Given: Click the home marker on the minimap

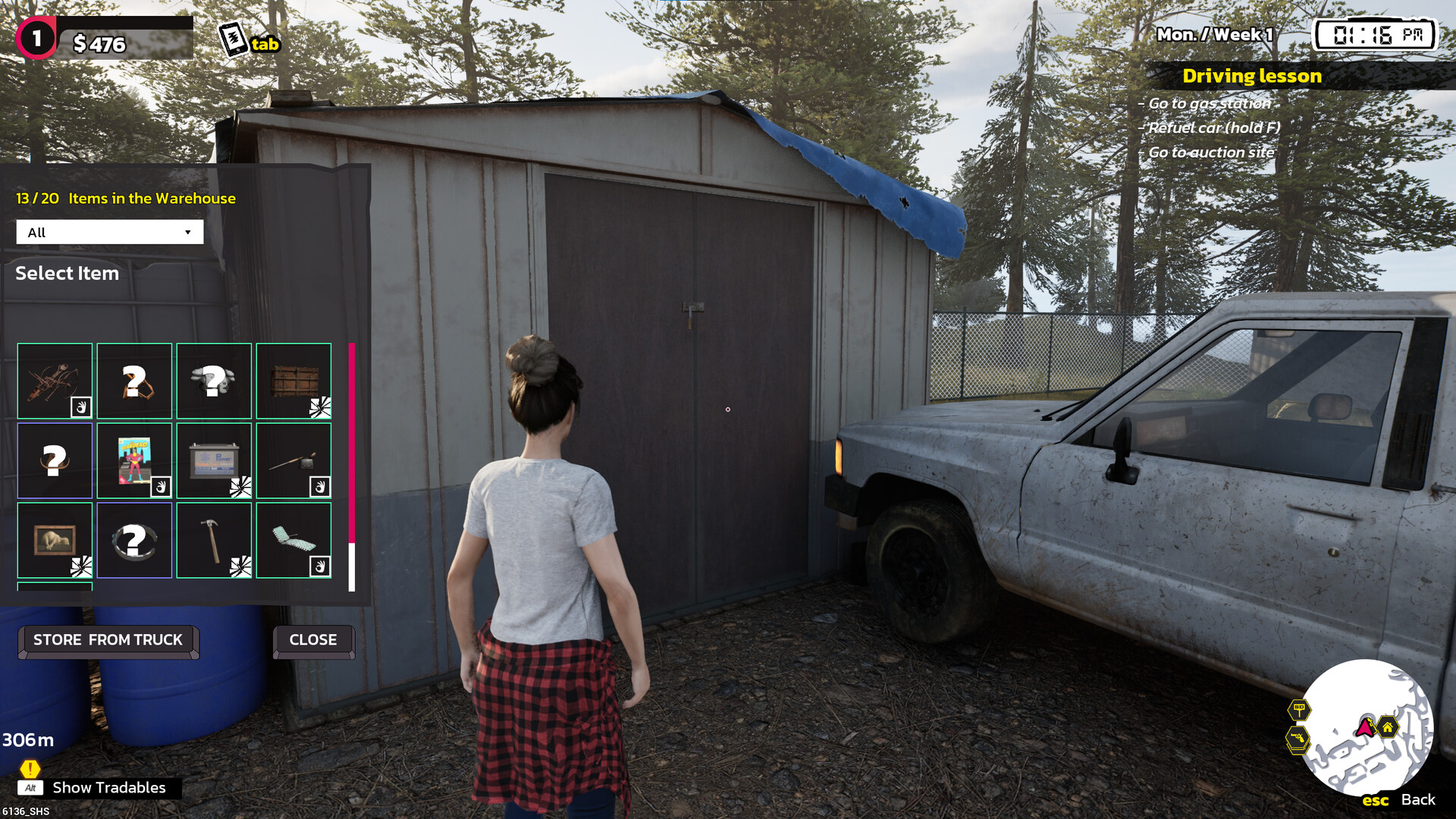Looking at the screenshot, I should point(1387,728).
